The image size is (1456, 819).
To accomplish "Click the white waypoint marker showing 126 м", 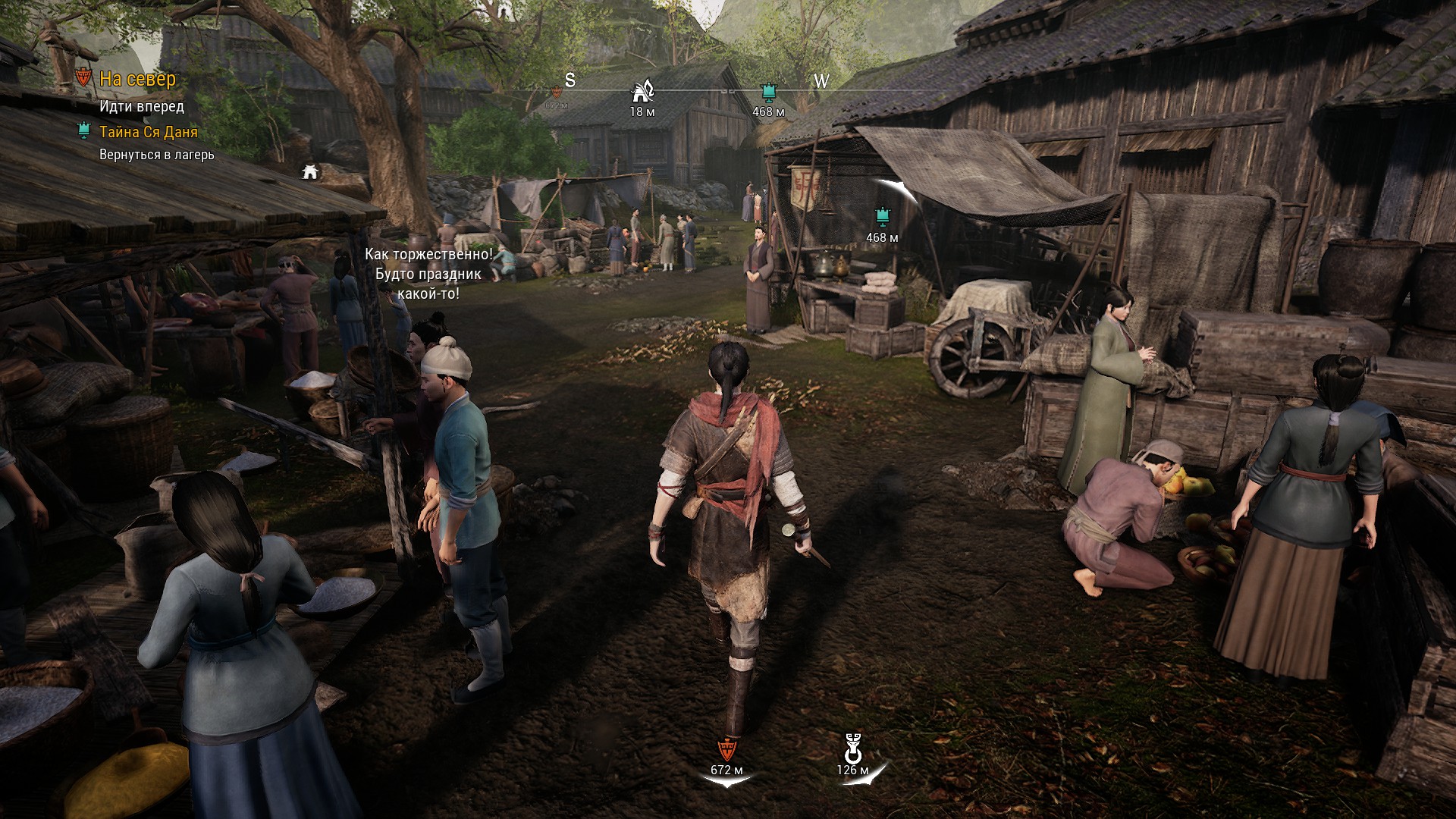I will click(x=852, y=748).
